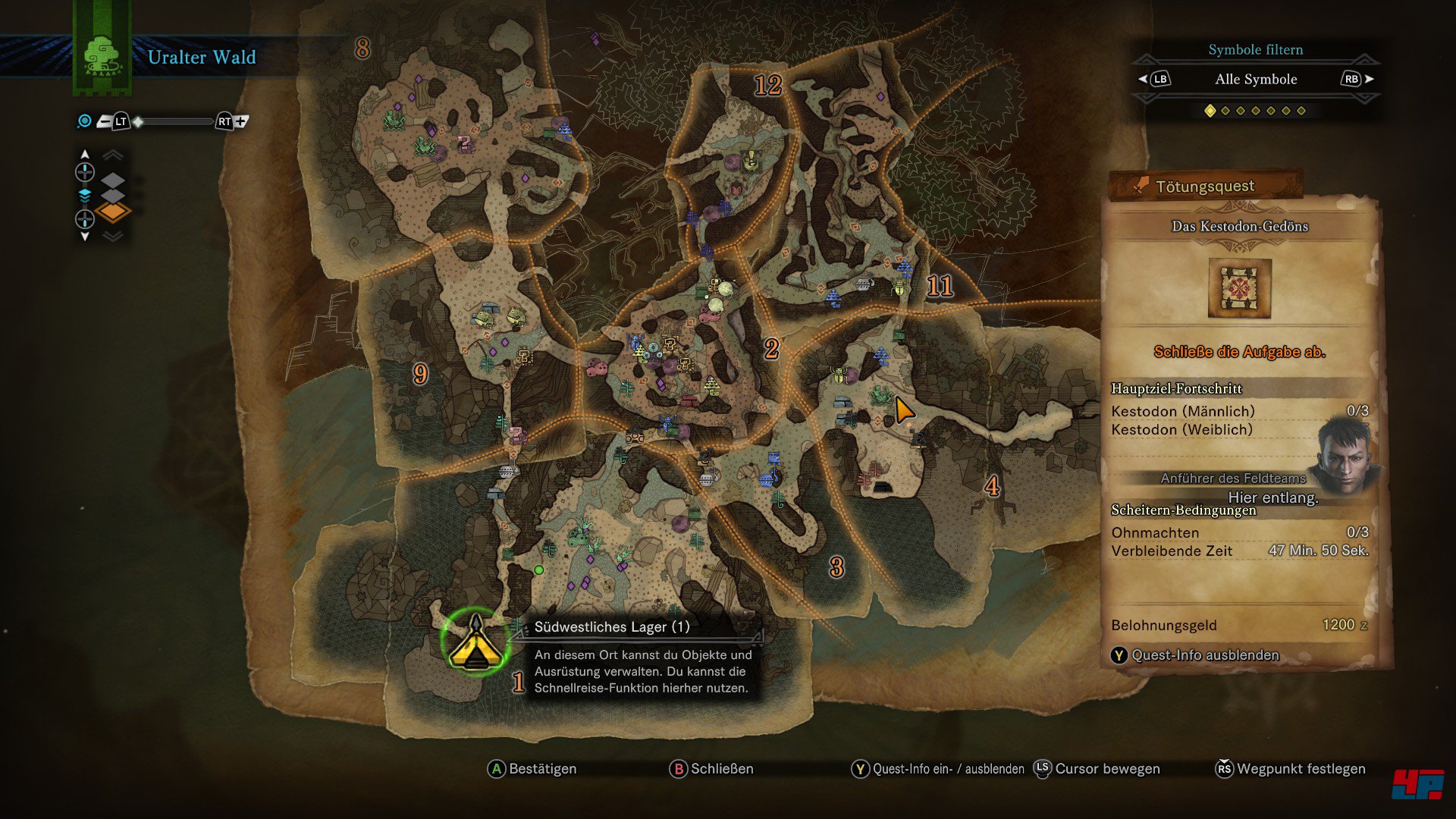Click the zoom-out minus button

(105, 121)
